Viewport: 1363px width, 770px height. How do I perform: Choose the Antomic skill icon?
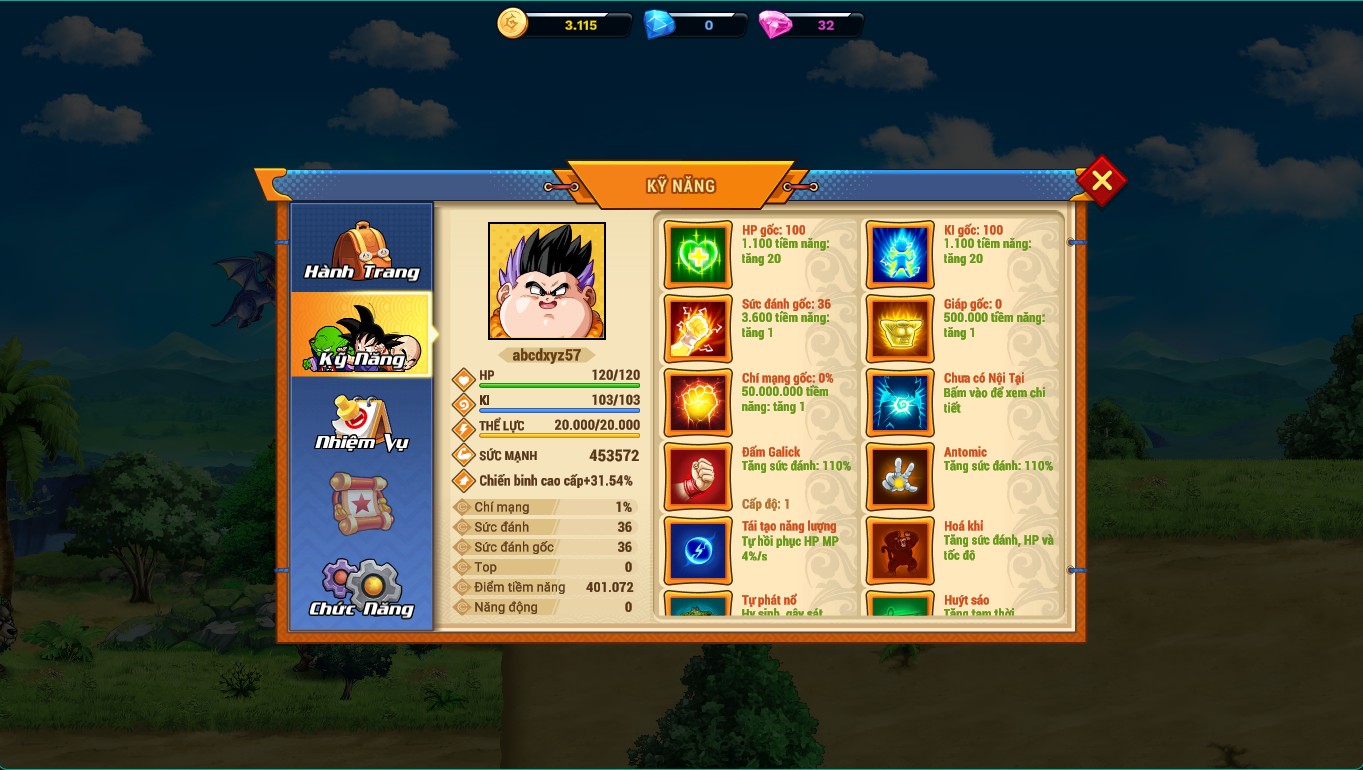900,477
